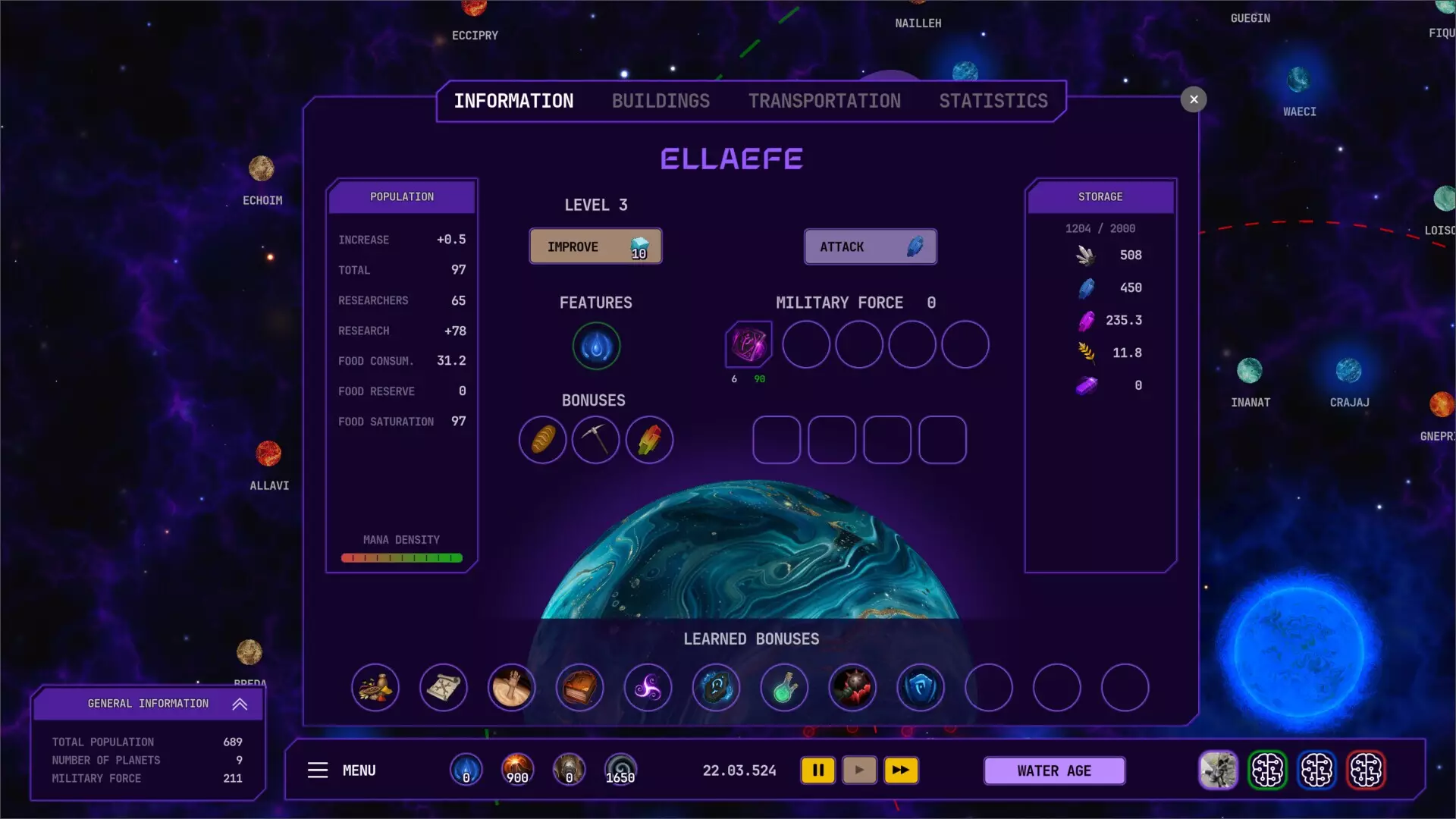Click the purple spiral learned bonus icon
This screenshot has height=819, width=1456.
pos(648,688)
